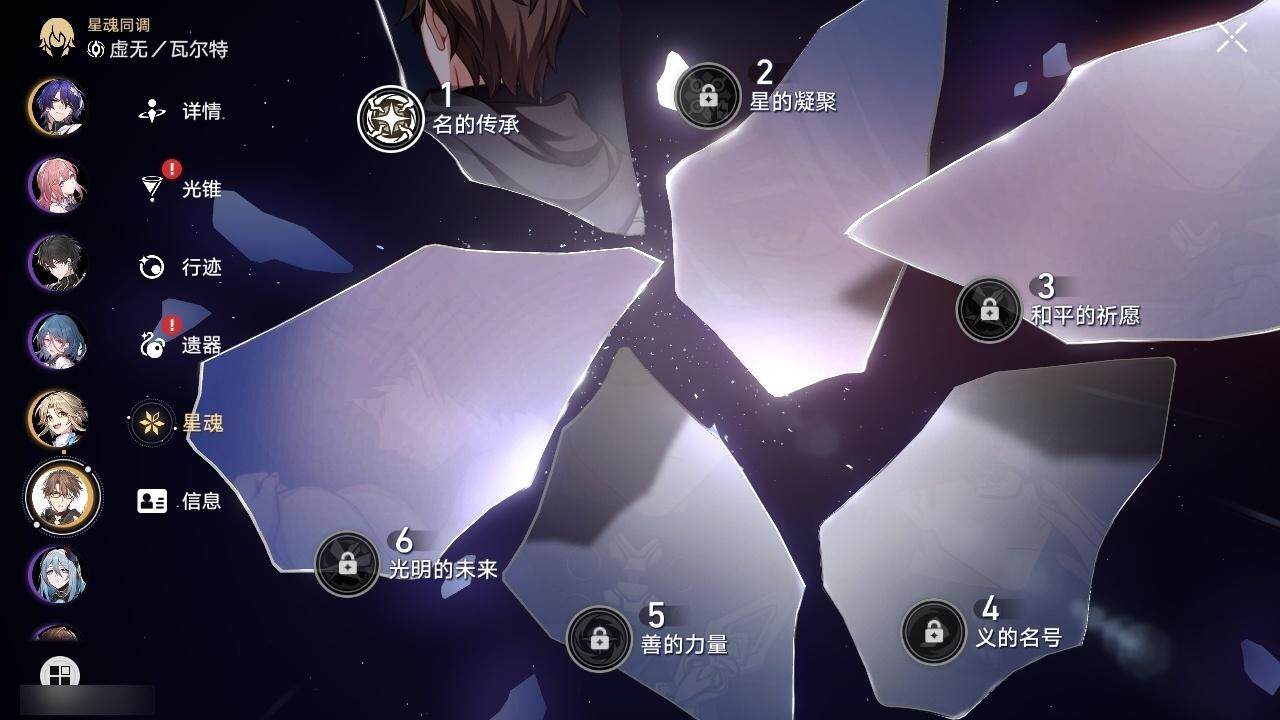Open locked Eidolon 4 义的名号
Viewport: 1280px width, 720px height.
point(933,632)
